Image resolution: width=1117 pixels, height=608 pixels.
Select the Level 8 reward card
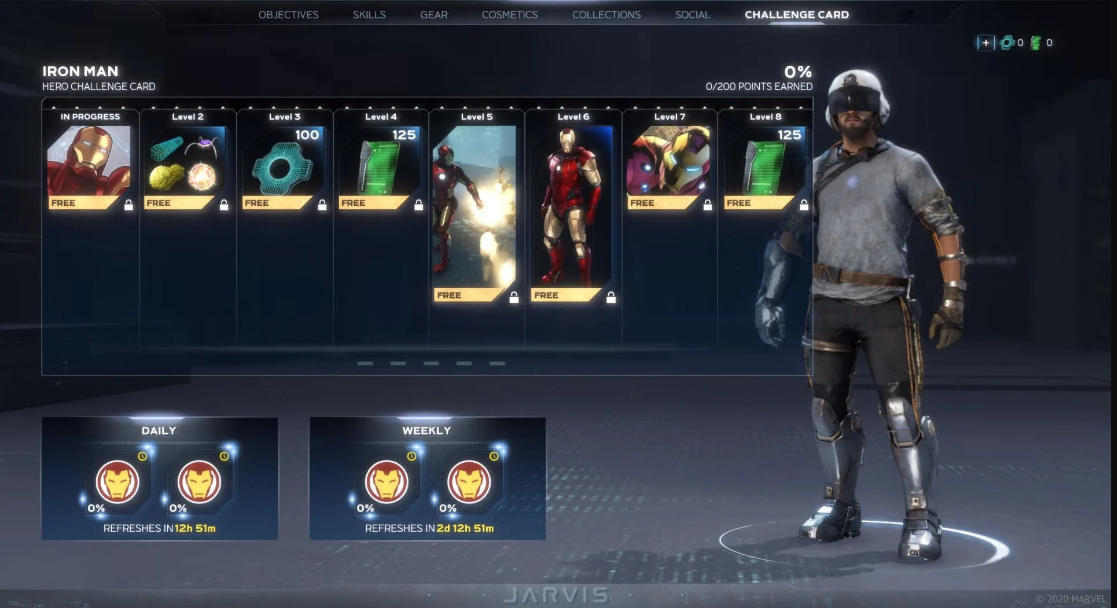[764, 161]
